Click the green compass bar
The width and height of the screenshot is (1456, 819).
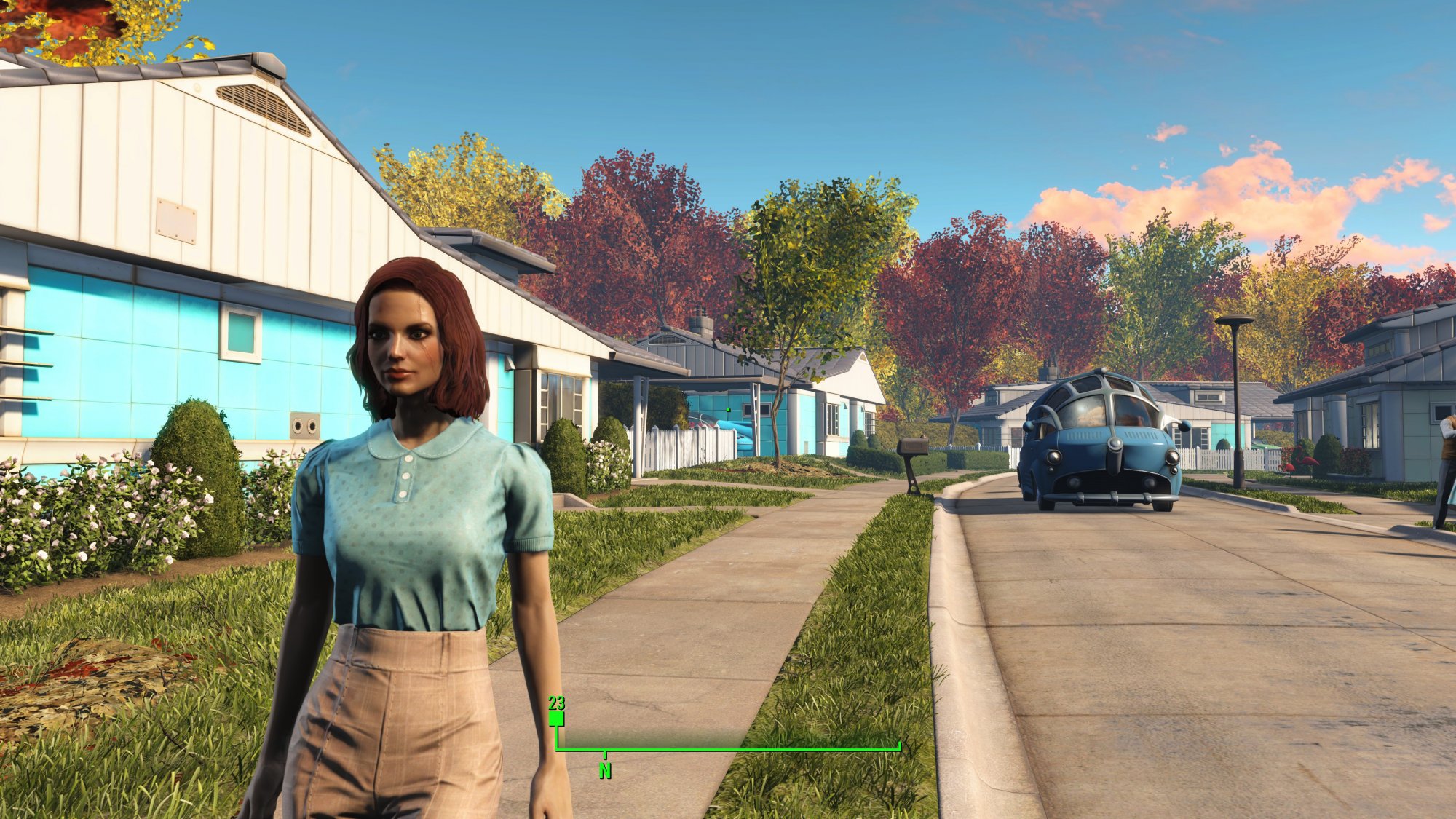point(728,748)
